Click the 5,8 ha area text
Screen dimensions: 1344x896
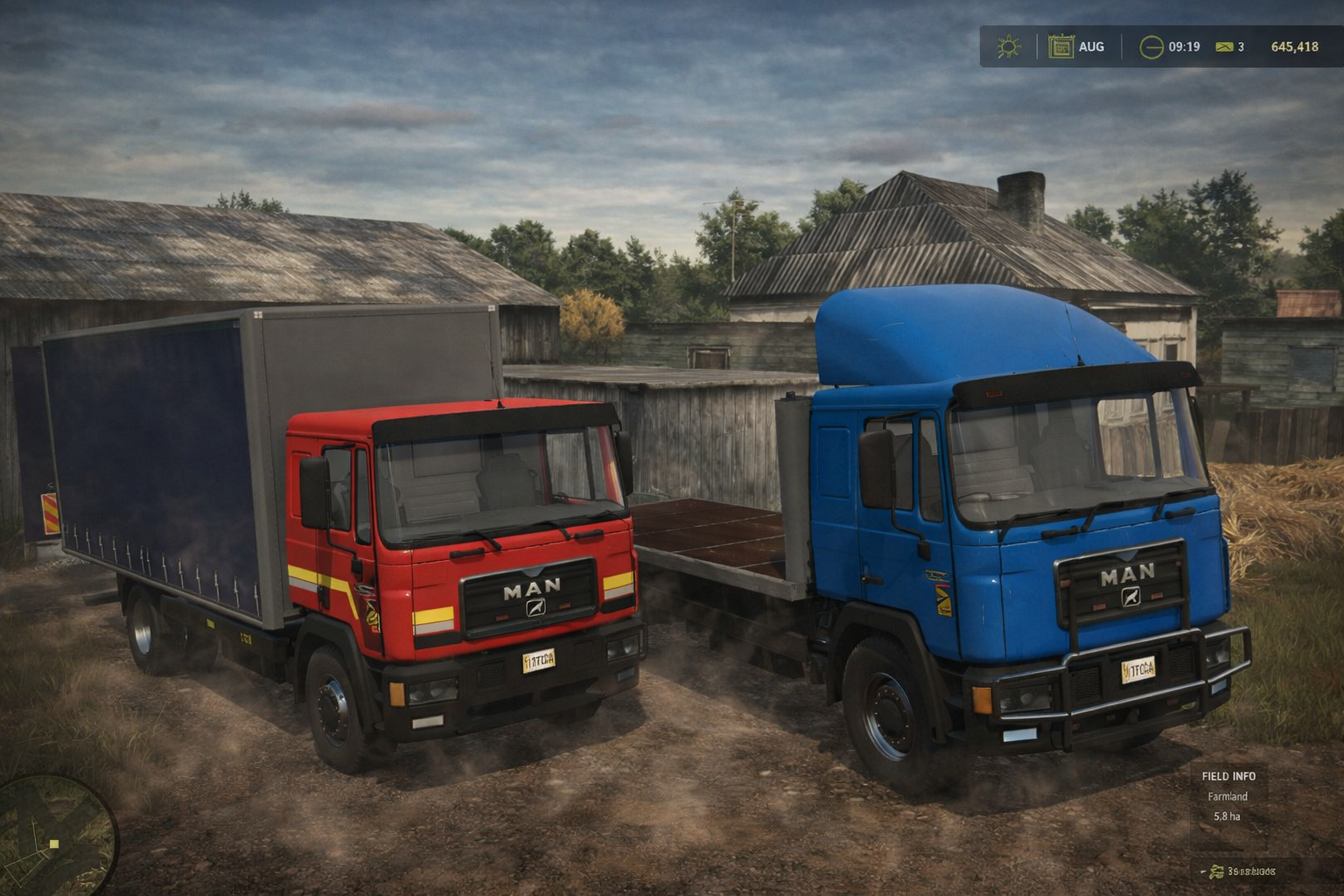[x=1227, y=816]
